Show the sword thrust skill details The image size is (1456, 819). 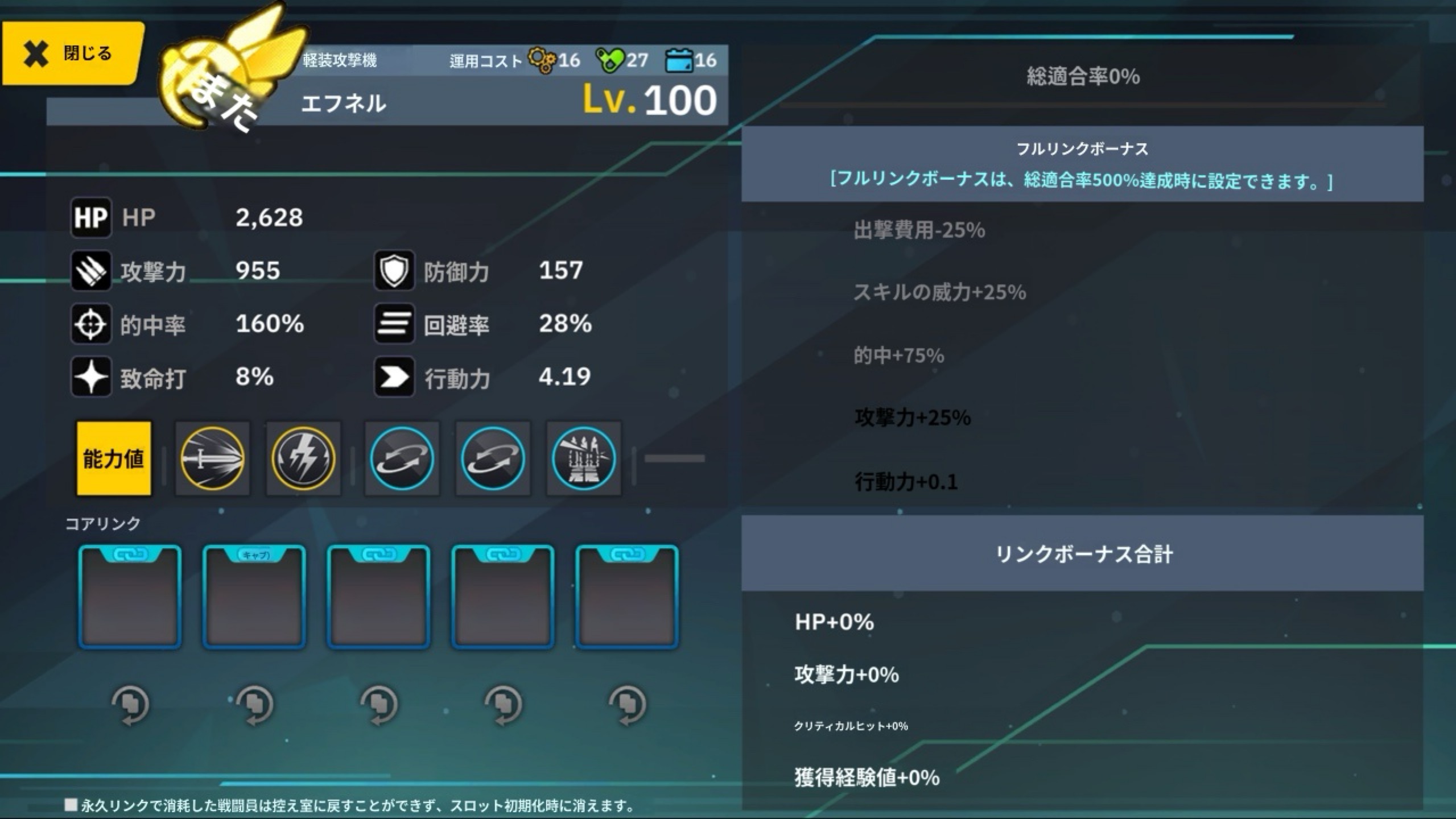pos(212,458)
